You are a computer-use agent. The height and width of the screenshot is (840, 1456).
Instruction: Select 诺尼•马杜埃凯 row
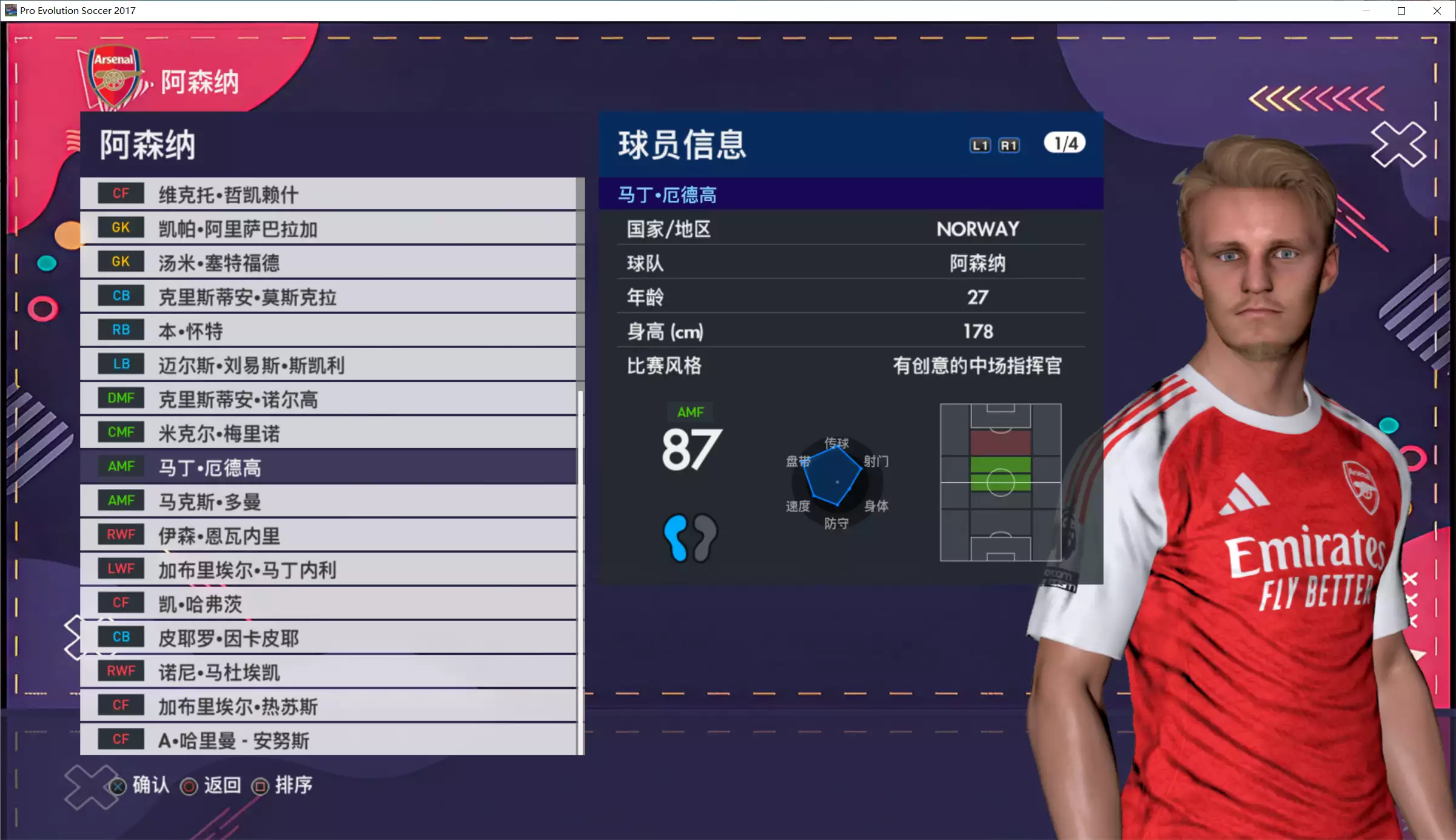[x=327, y=671]
